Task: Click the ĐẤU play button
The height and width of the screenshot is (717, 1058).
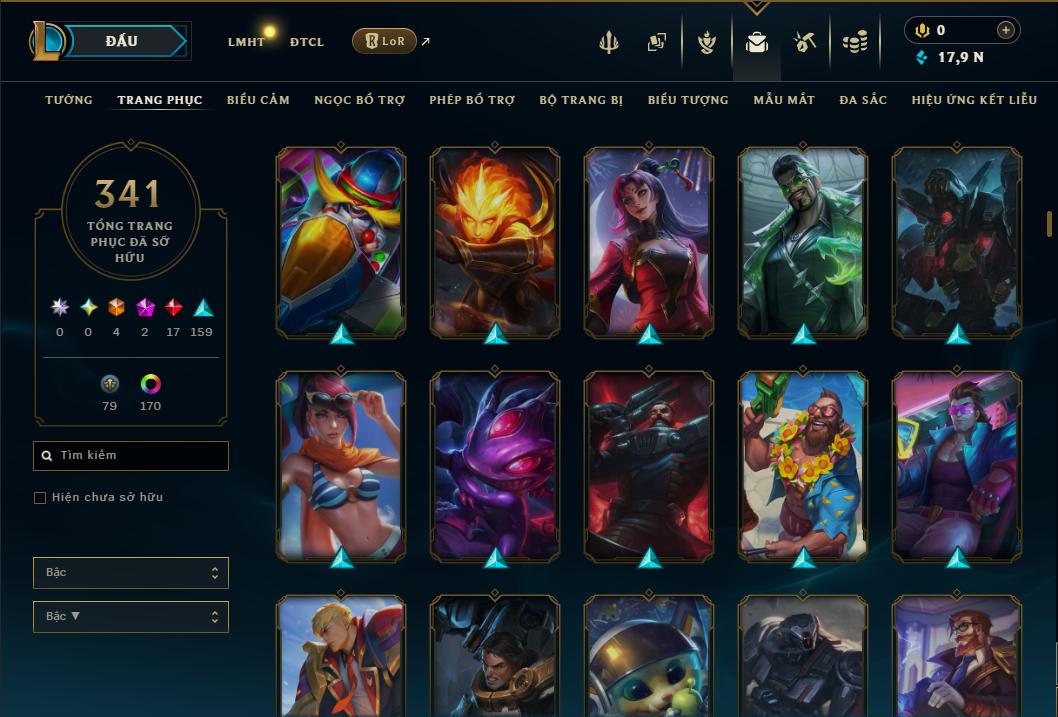Action: click(122, 41)
